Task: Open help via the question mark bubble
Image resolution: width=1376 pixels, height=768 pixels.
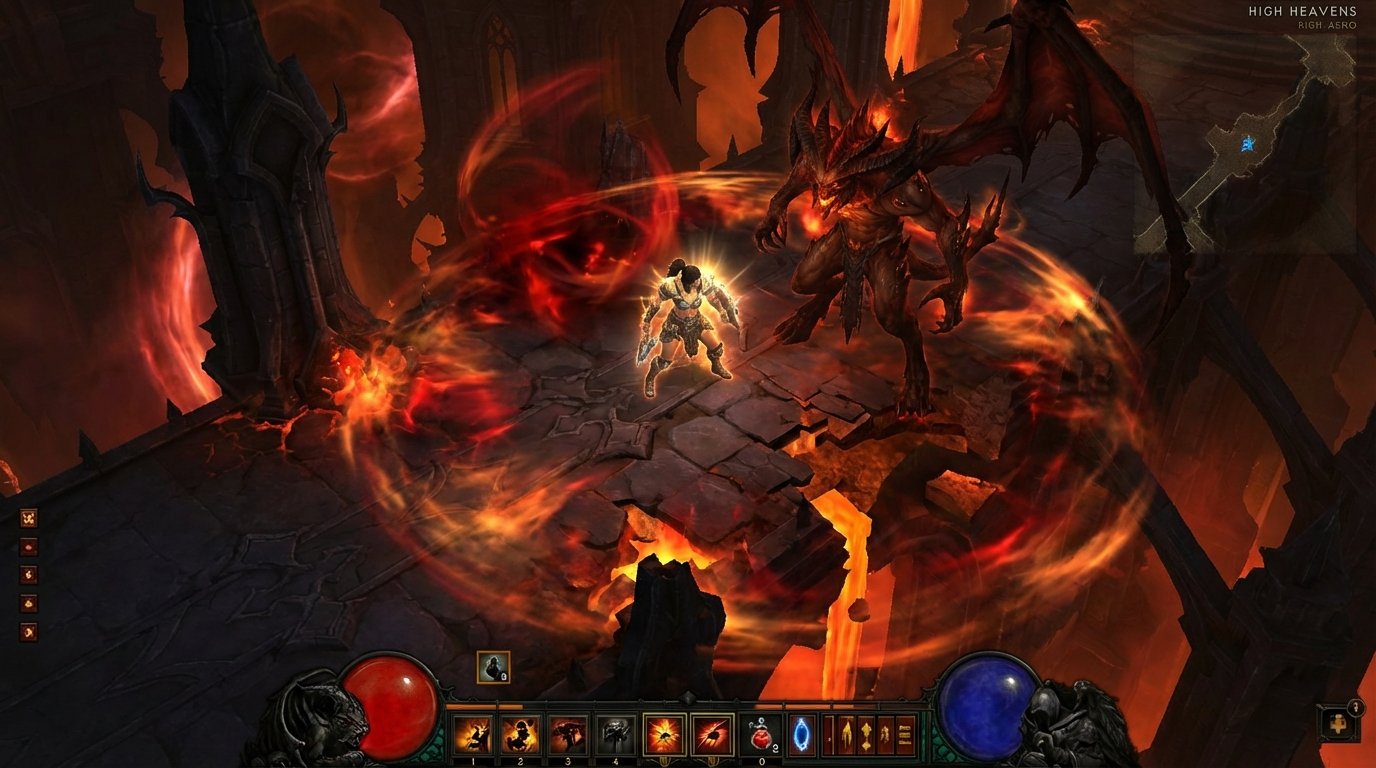Action: point(1356,707)
